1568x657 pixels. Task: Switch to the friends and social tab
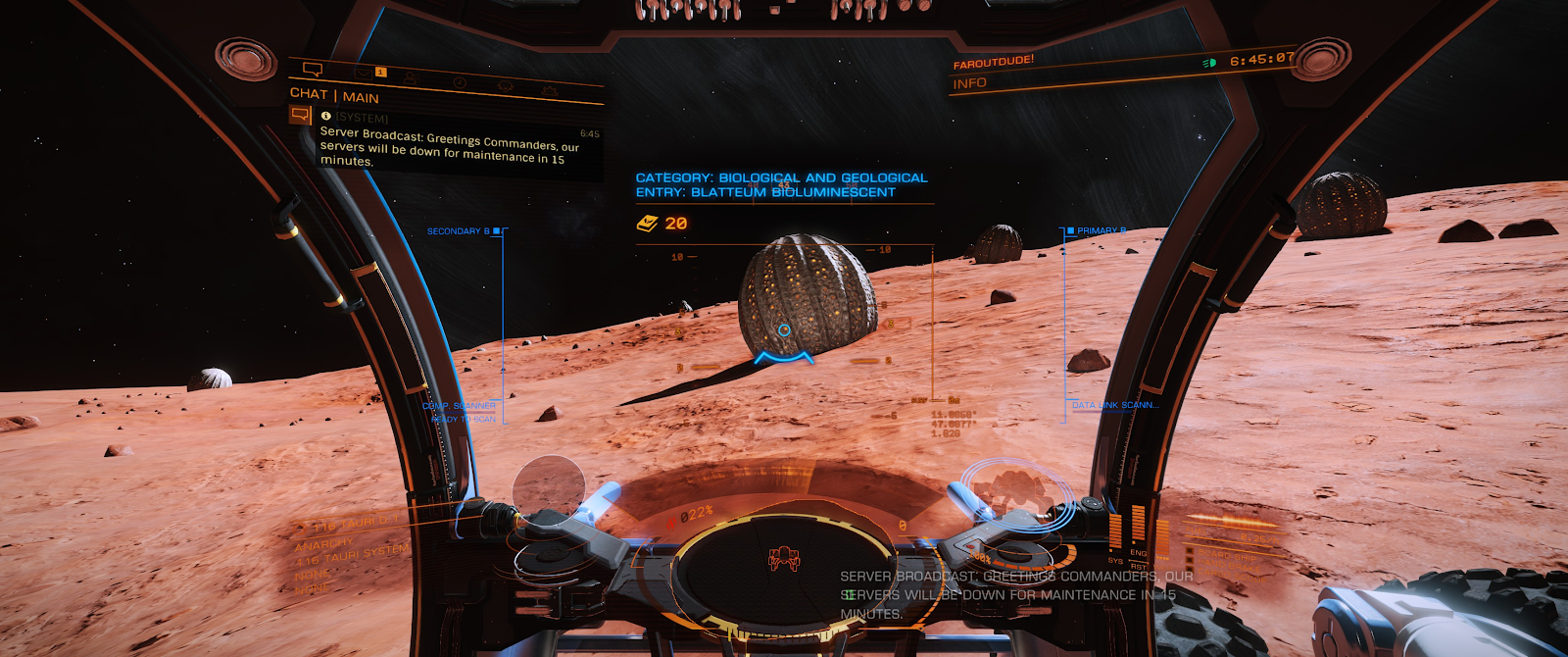tap(410, 77)
